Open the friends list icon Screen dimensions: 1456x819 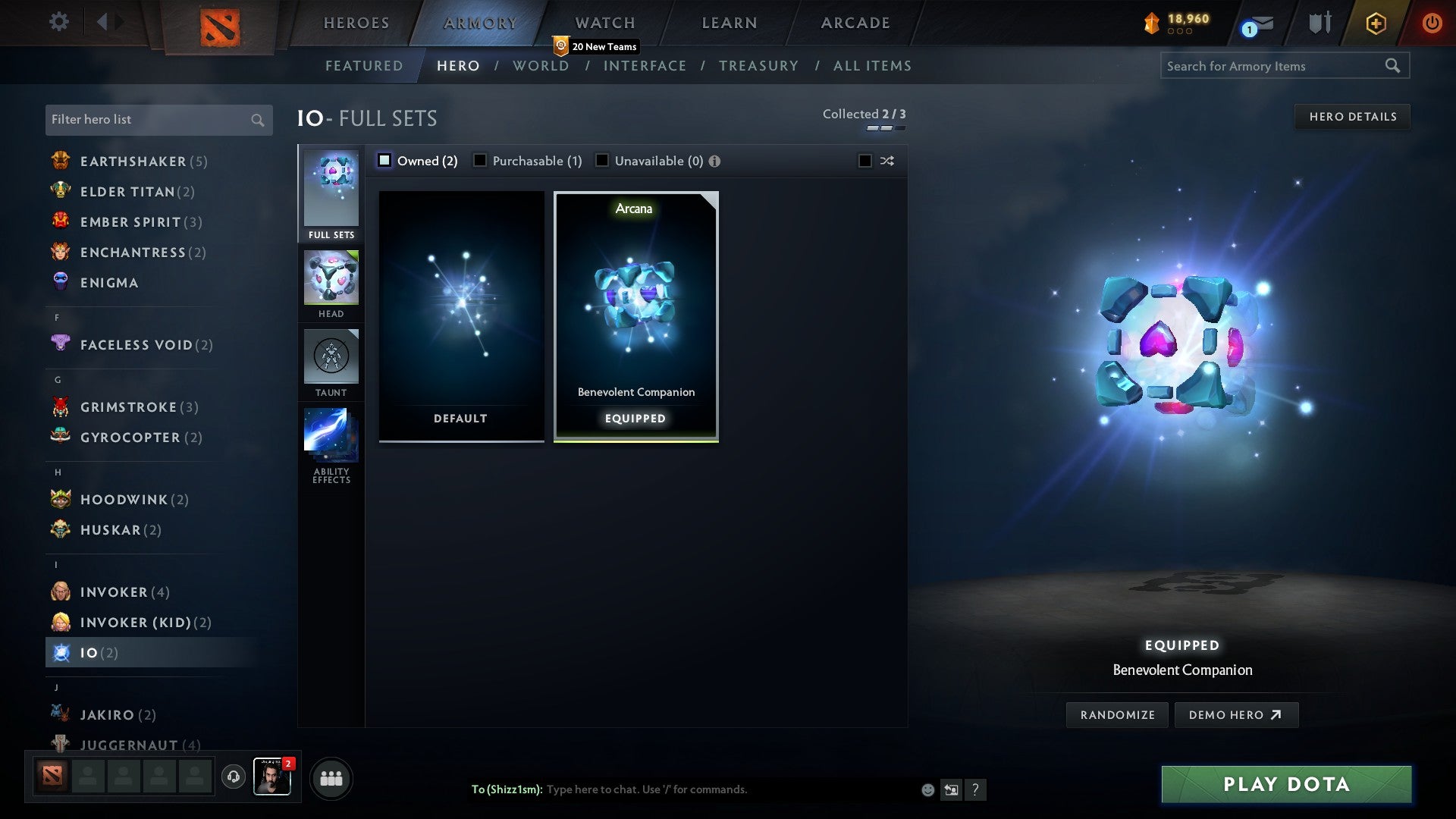click(330, 778)
